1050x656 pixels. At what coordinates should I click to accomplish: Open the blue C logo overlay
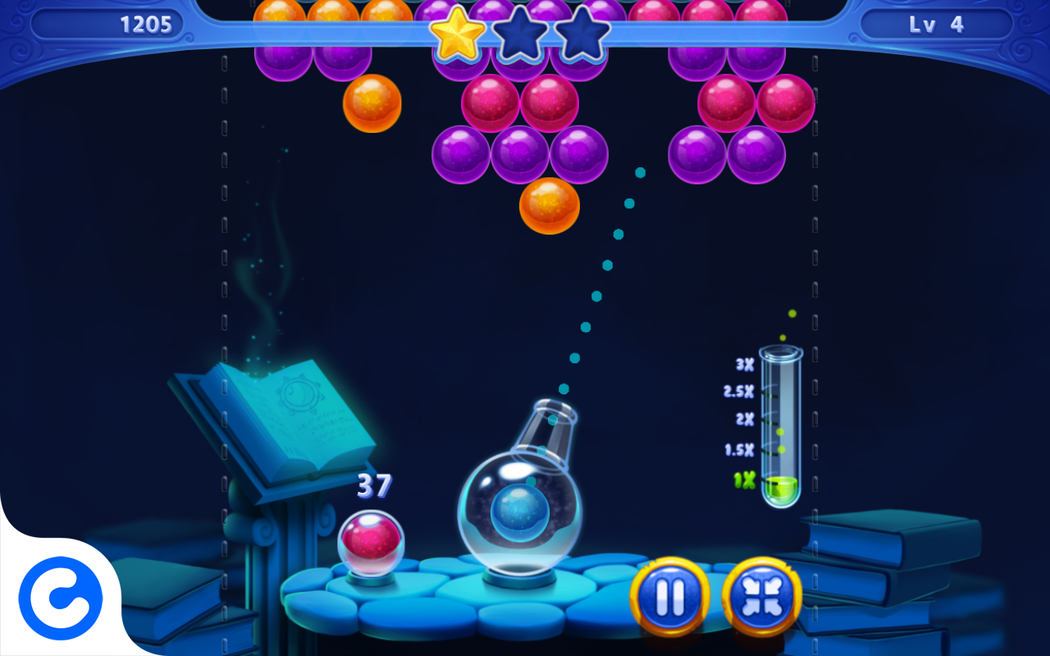pos(60,599)
